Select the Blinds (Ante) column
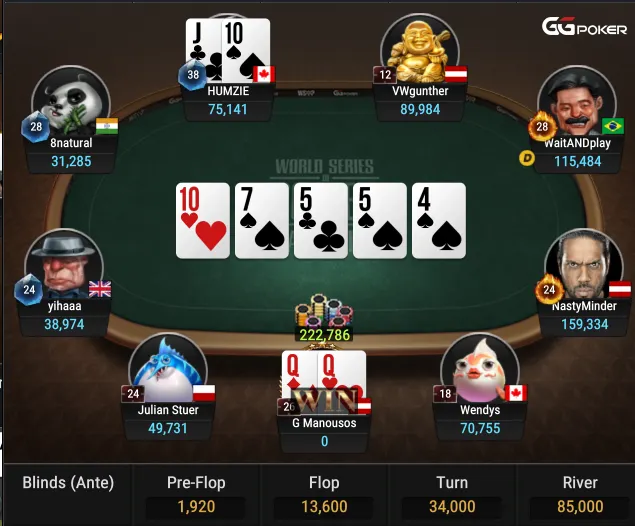This screenshot has width=635, height=526. pyautogui.click(x=68, y=484)
